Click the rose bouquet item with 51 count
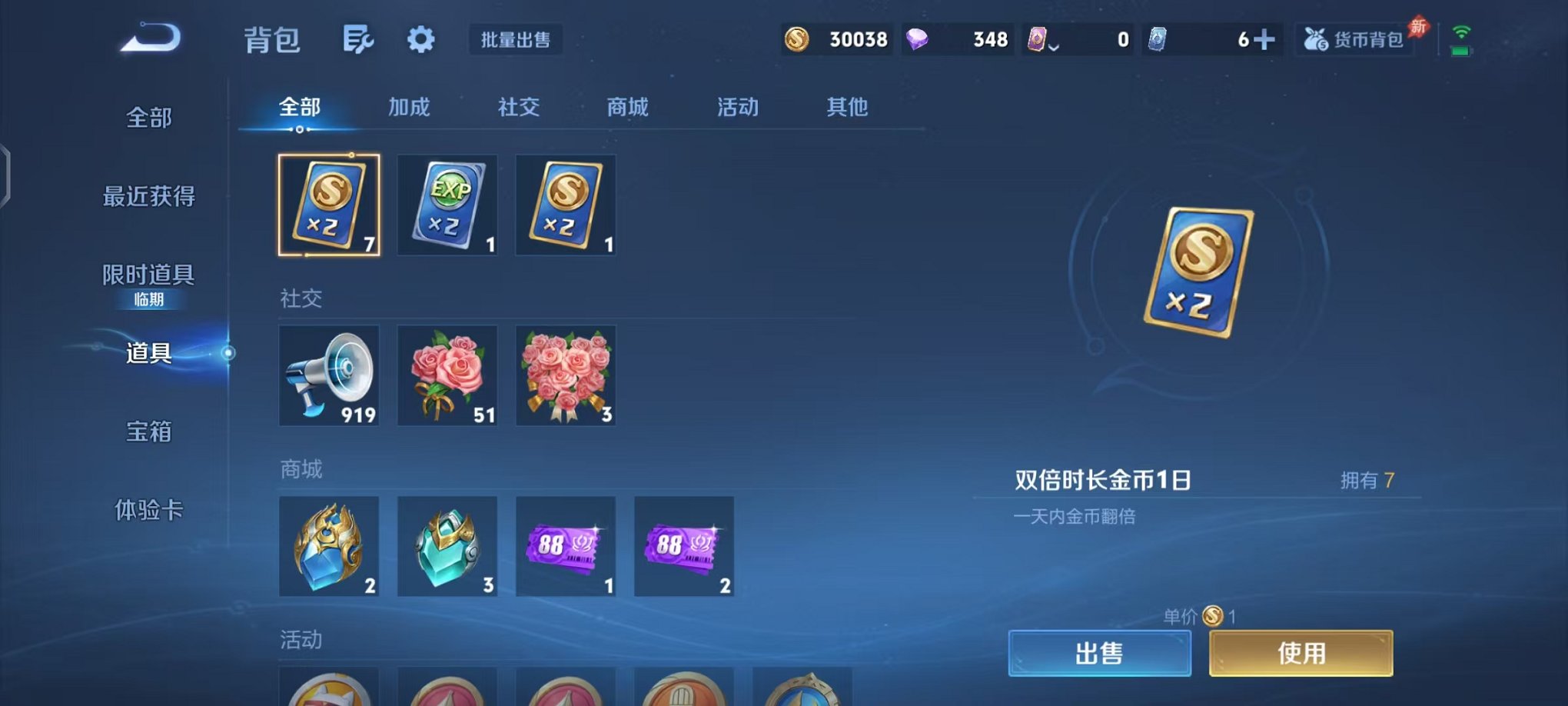 click(x=447, y=376)
